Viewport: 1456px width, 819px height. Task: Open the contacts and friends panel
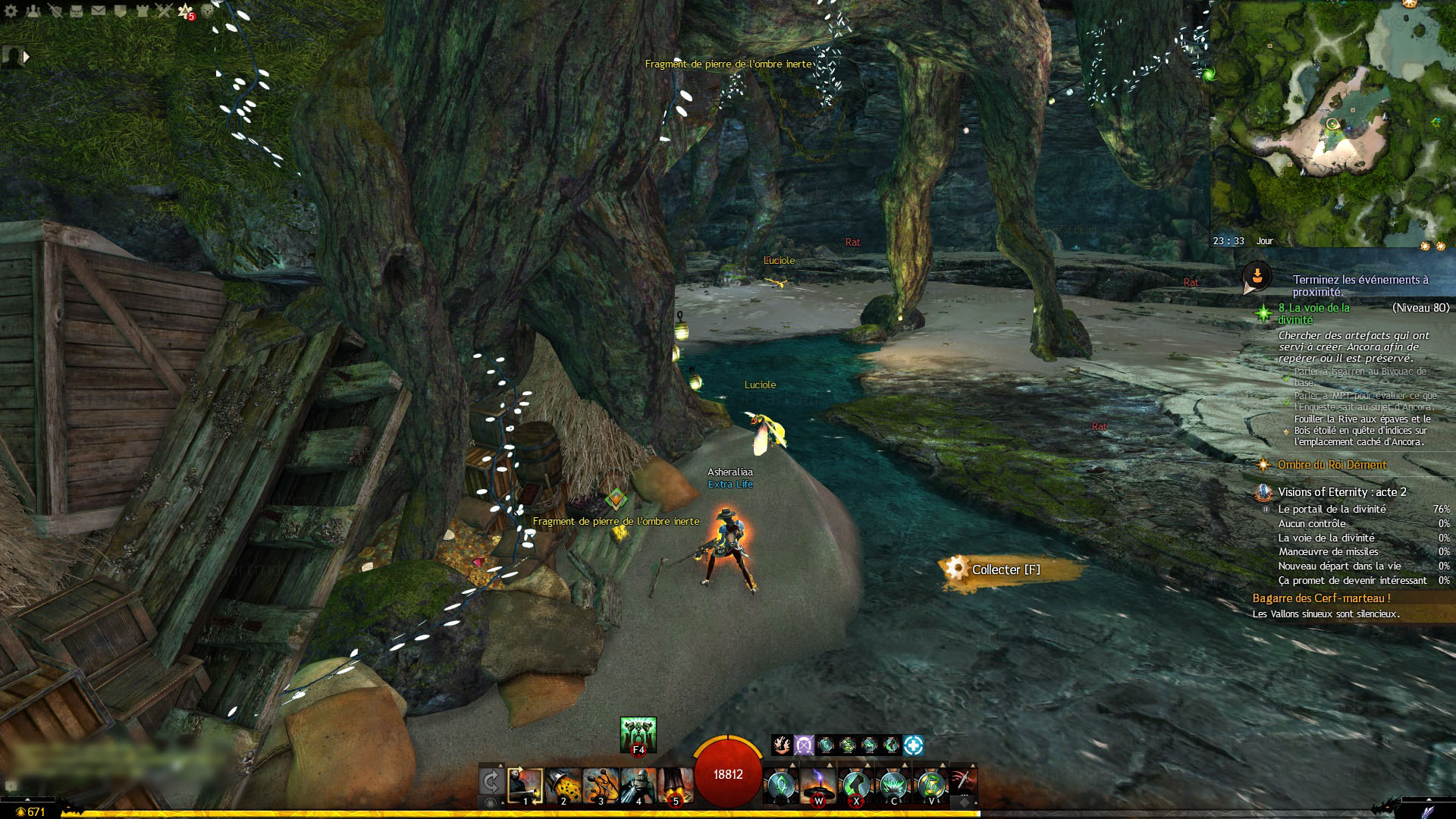point(33,11)
